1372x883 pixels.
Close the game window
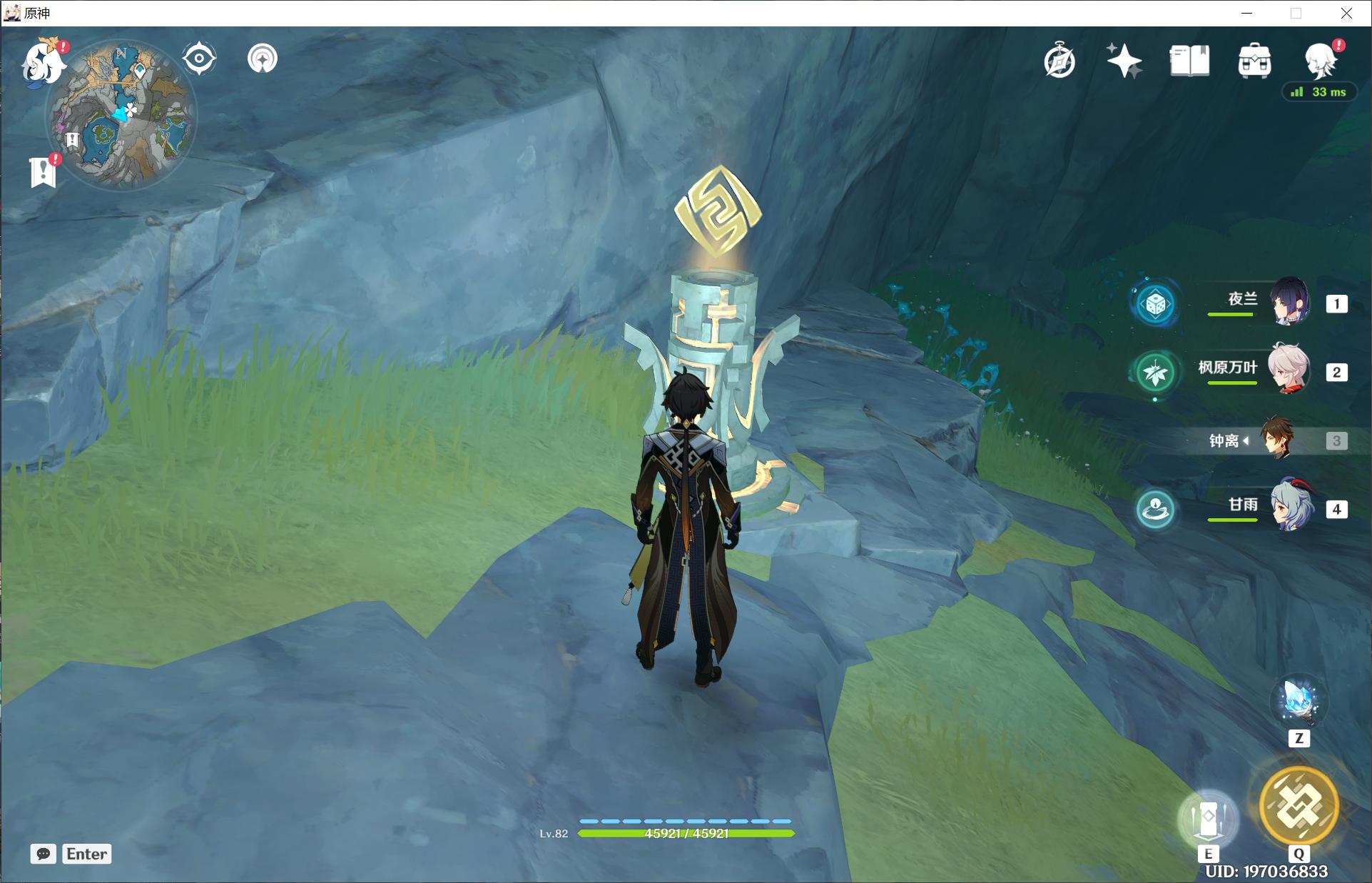(1346, 13)
